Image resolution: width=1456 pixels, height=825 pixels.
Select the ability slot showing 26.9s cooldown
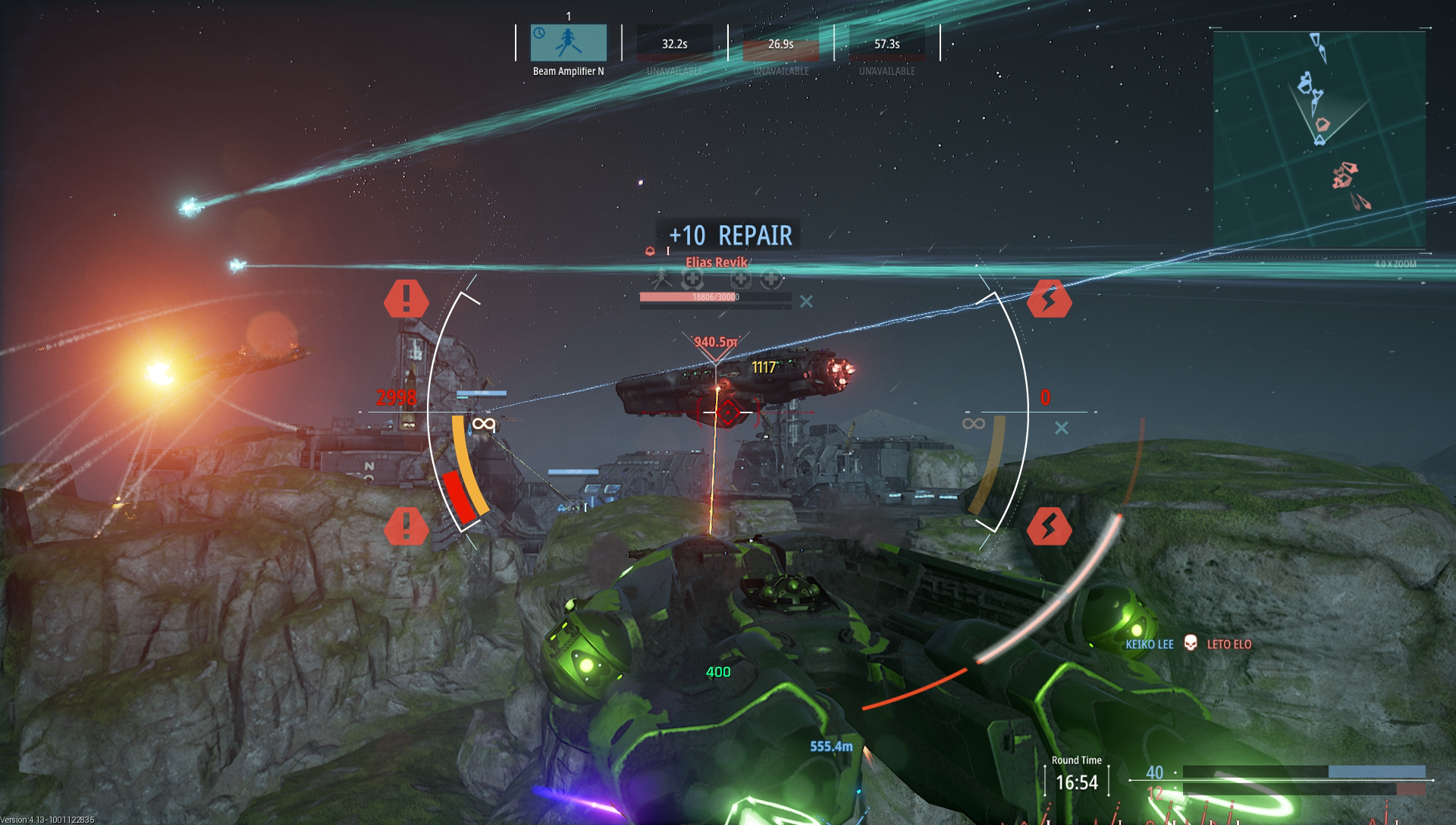780,44
